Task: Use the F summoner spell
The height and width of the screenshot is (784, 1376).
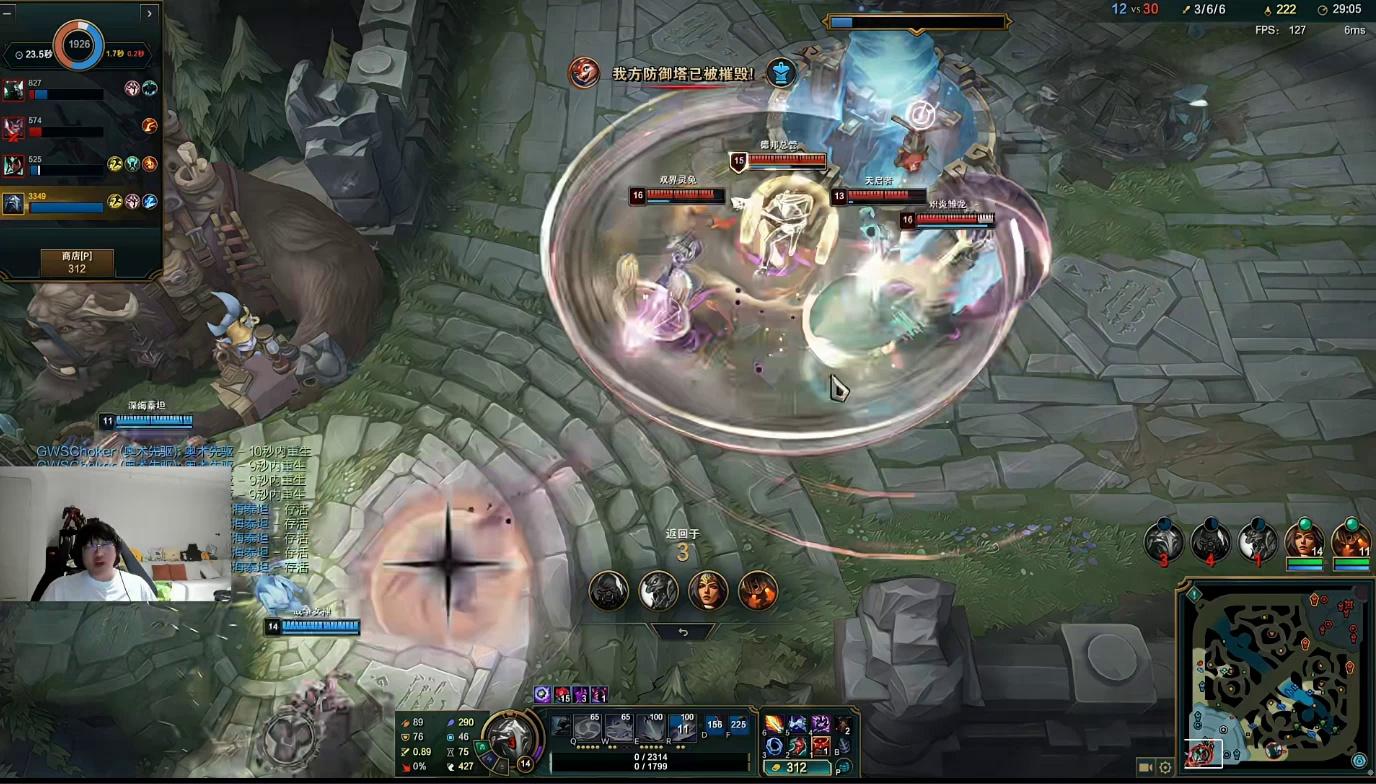Action: tap(738, 725)
